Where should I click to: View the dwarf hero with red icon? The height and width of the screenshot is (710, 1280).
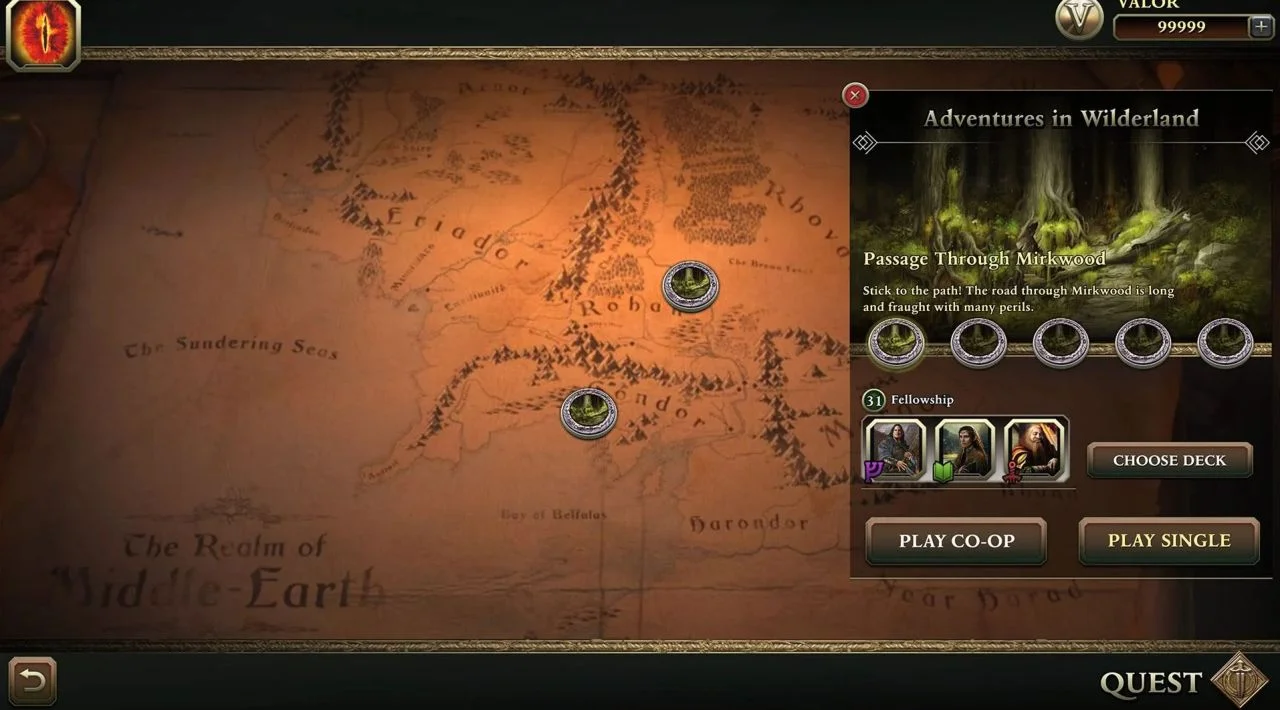point(1035,447)
